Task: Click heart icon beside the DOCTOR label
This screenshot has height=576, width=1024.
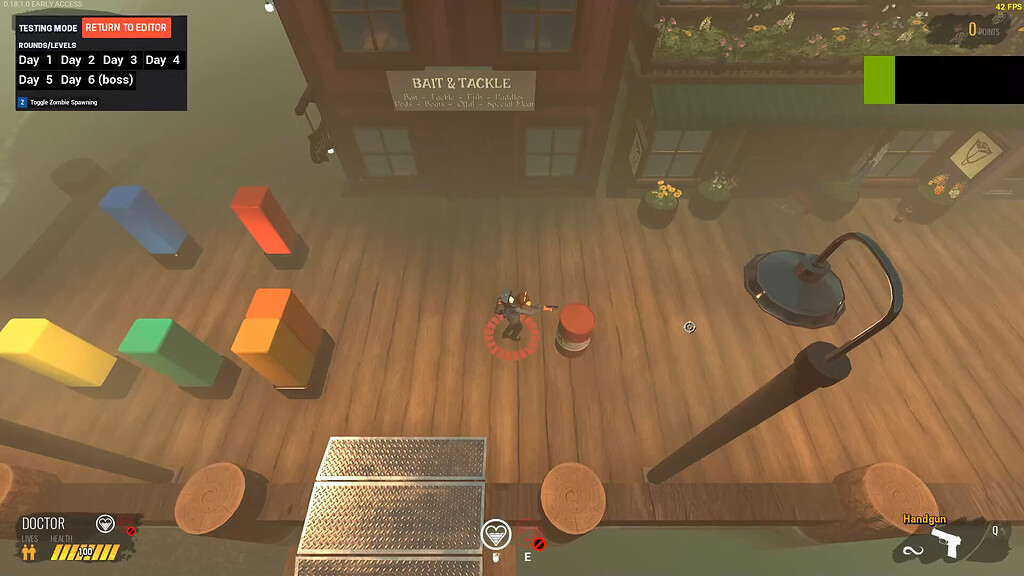Action: pyautogui.click(x=105, y=523)
